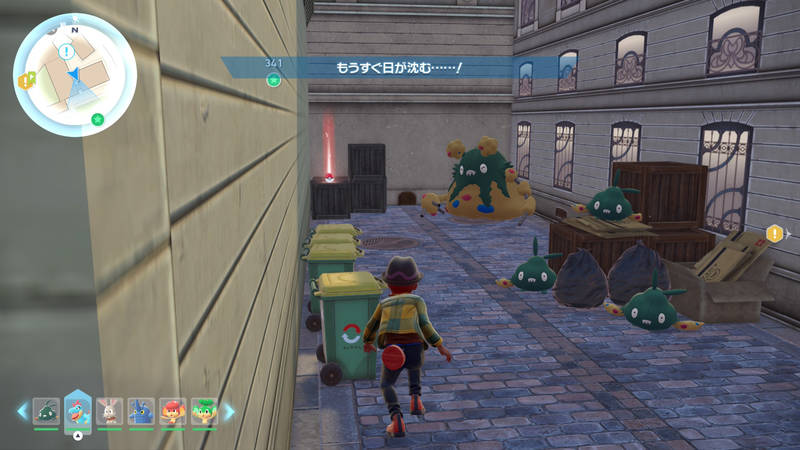Select Pansear in the party bar

pos(172,411)
